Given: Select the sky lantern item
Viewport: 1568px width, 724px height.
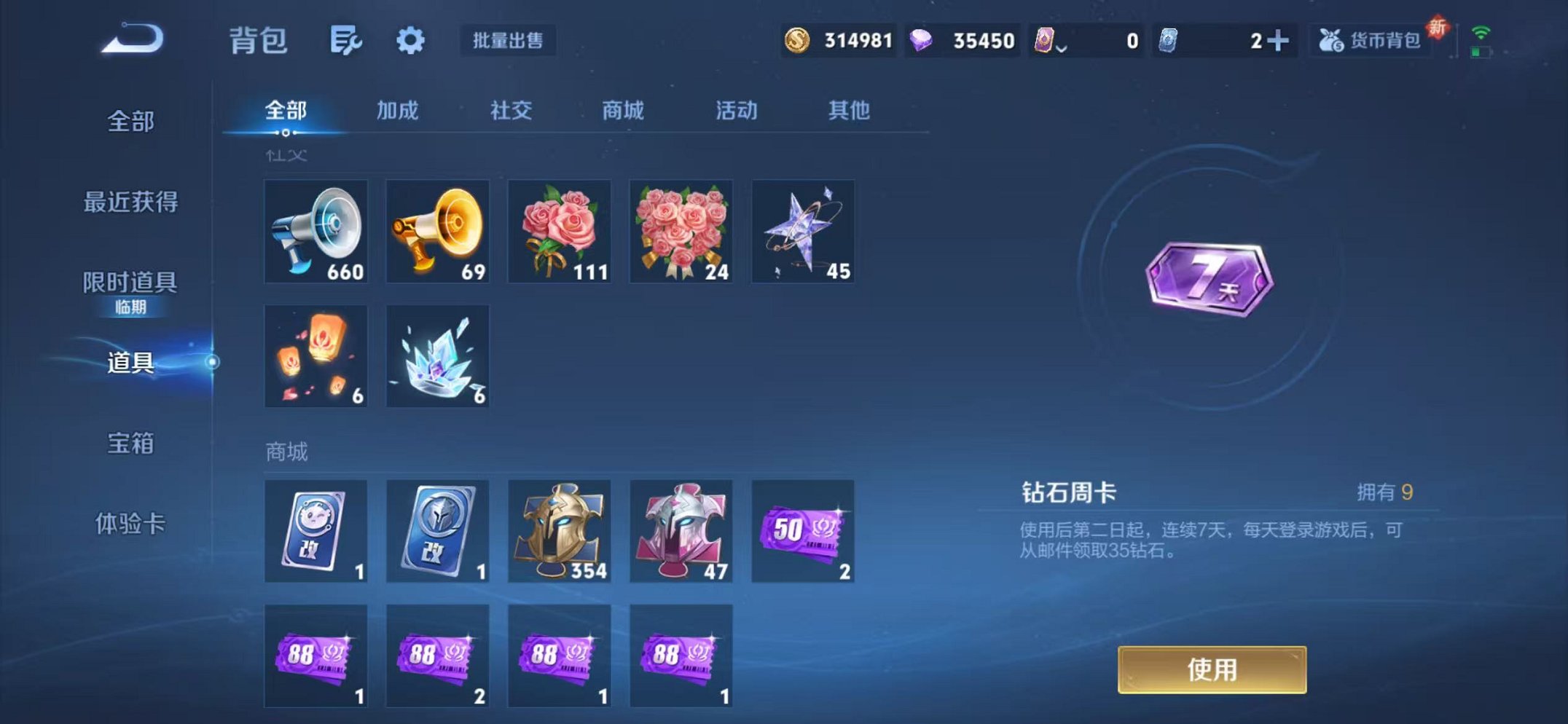Looking at the screenshot, I should tap(315, 355).
